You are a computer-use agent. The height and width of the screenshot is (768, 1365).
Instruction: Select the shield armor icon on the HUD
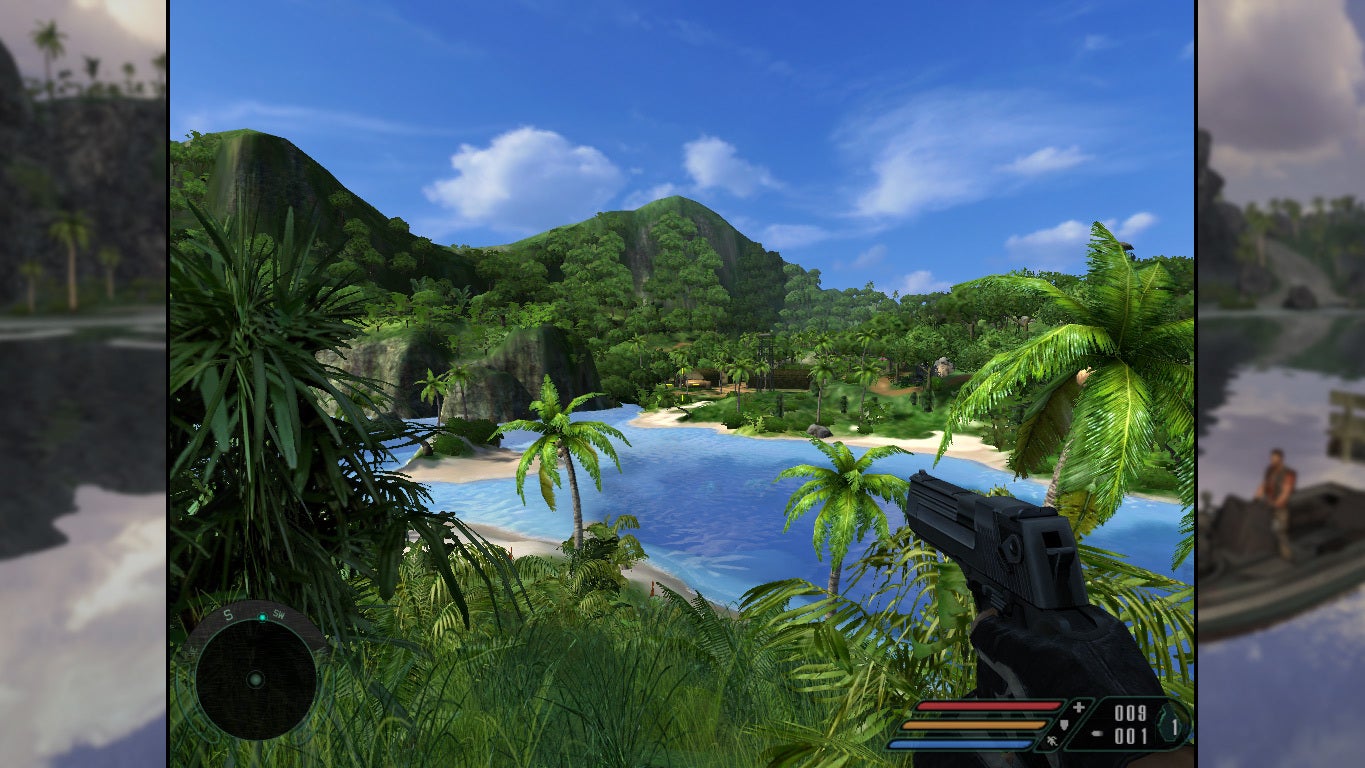(x=1064, y=726)
